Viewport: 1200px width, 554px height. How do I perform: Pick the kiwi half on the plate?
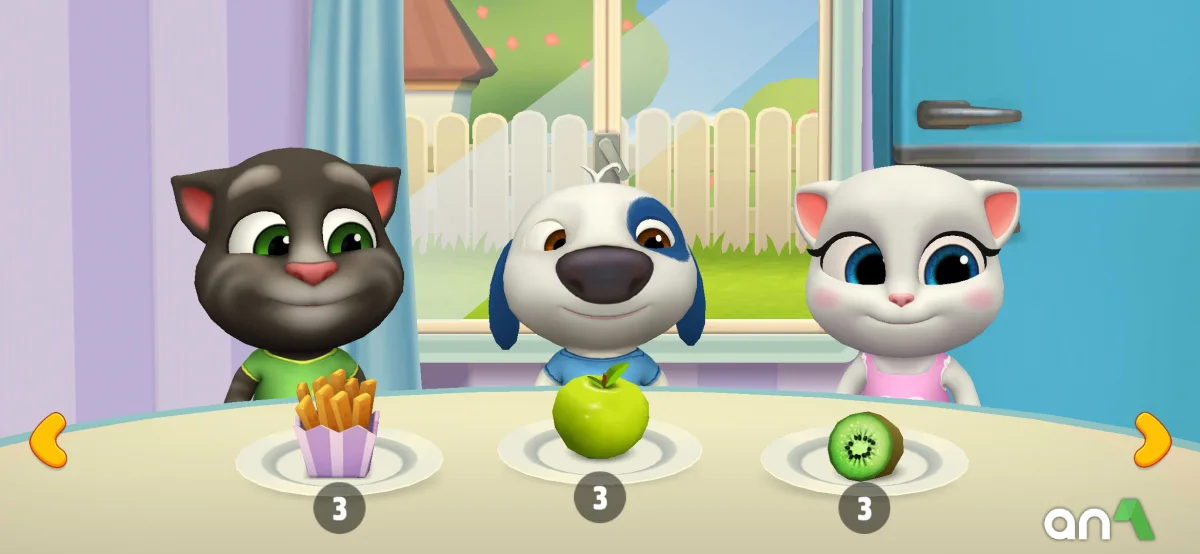(x=864, y=446)
